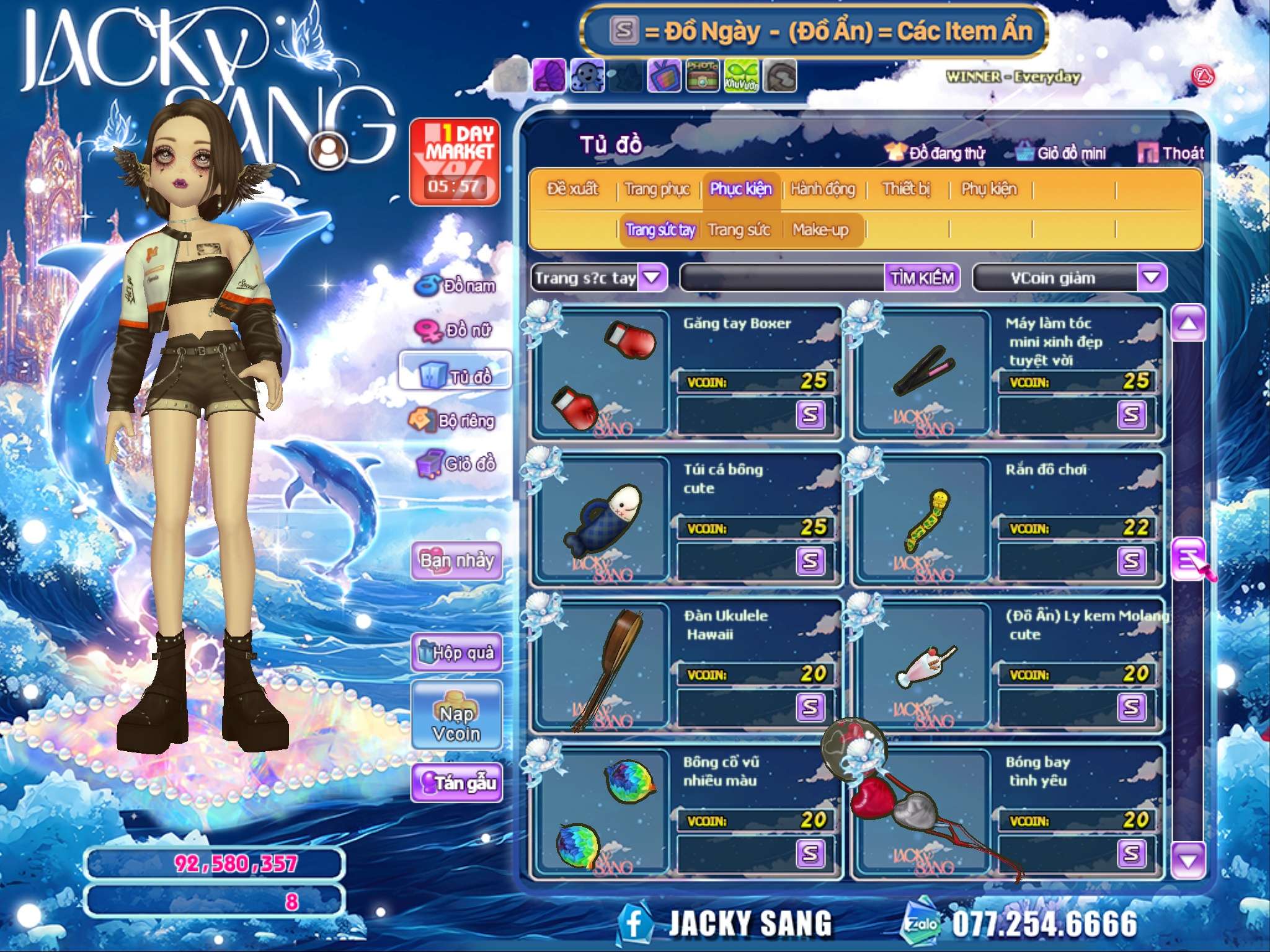Show Đồ đang thử items

[935, 153]
